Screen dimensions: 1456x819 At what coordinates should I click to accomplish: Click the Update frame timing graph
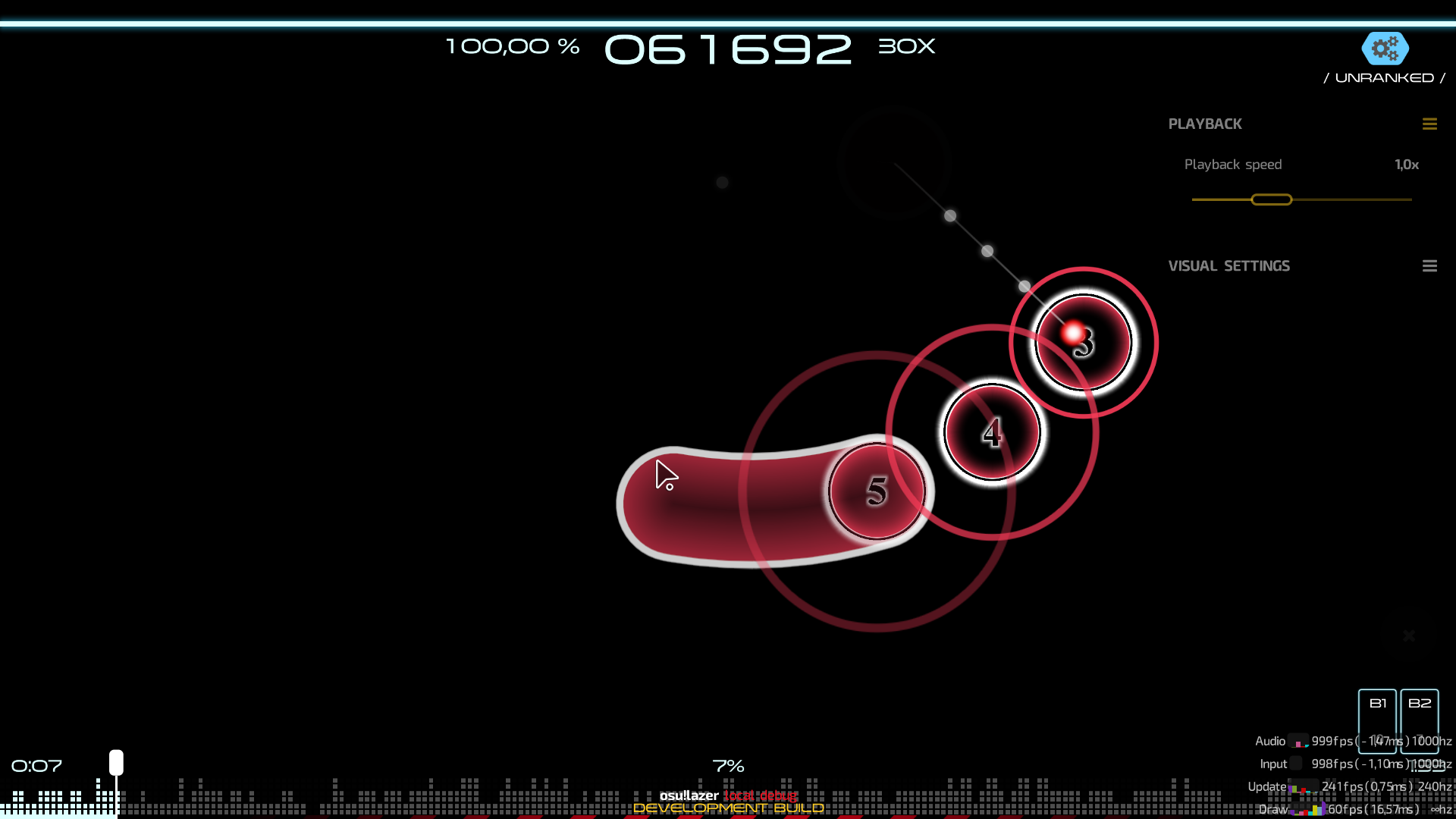1303,787
